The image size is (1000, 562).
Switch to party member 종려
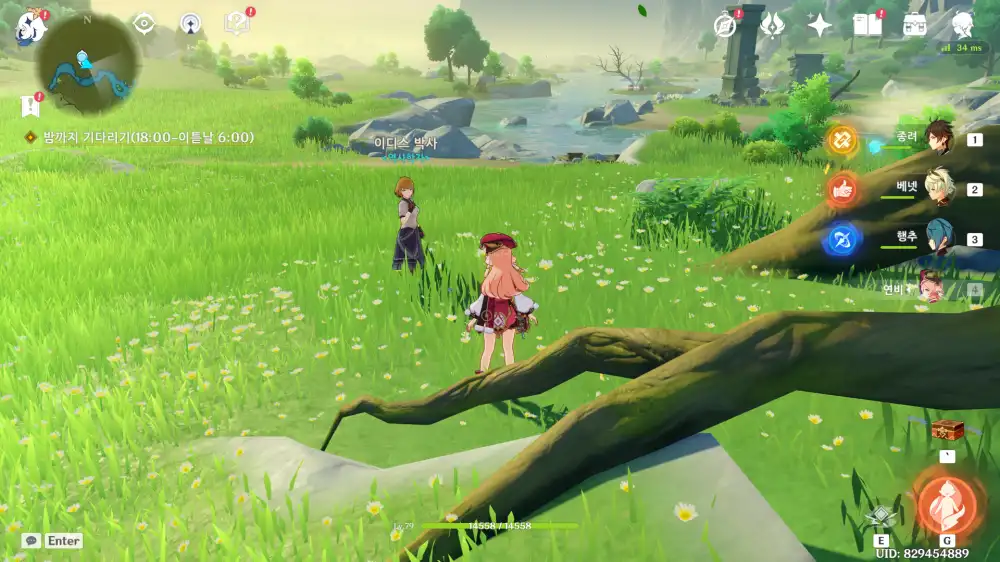click(x=938, y=138)
